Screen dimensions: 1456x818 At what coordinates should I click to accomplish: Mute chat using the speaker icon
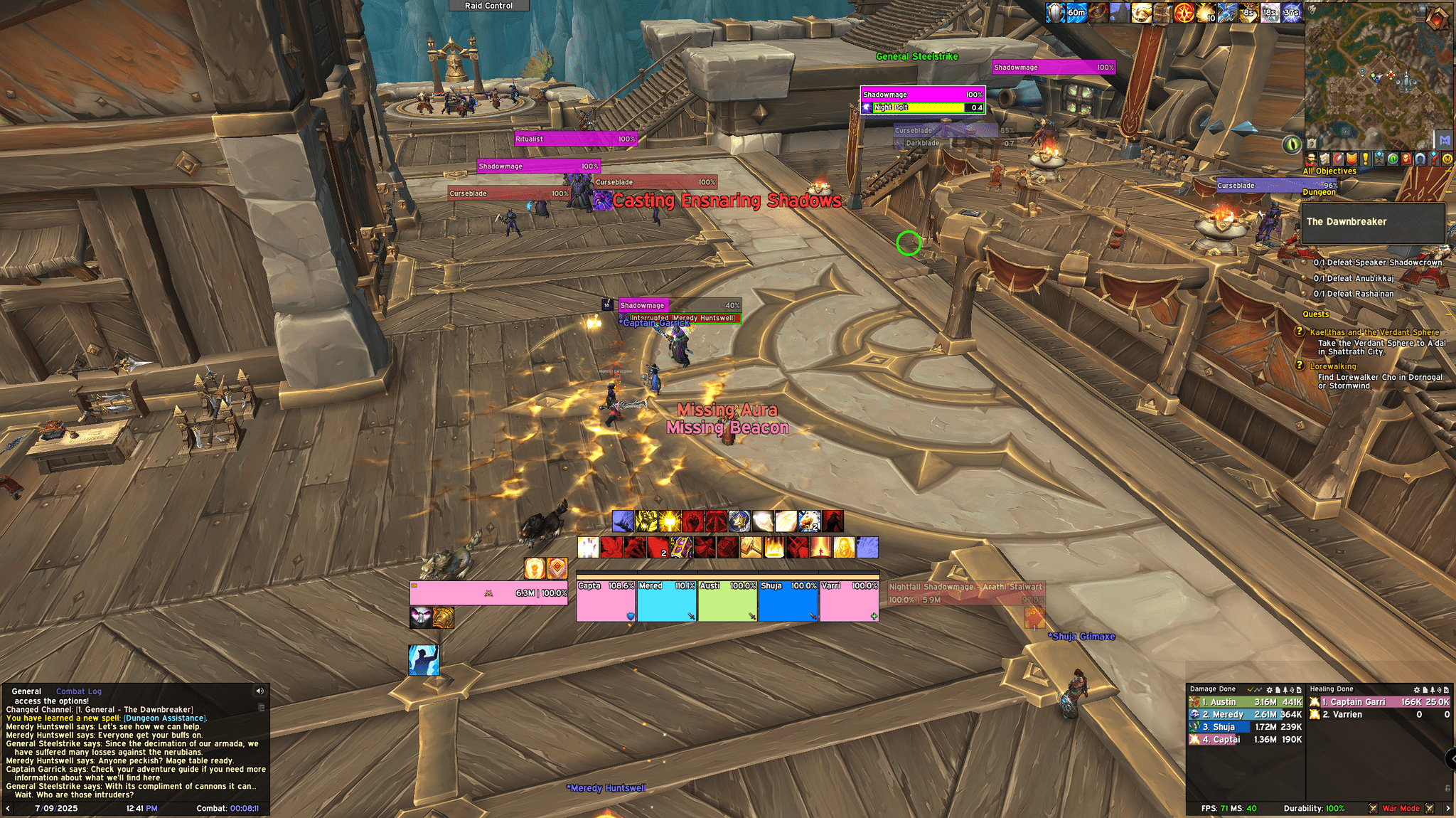pyautogui.click(x=259, y=690)
